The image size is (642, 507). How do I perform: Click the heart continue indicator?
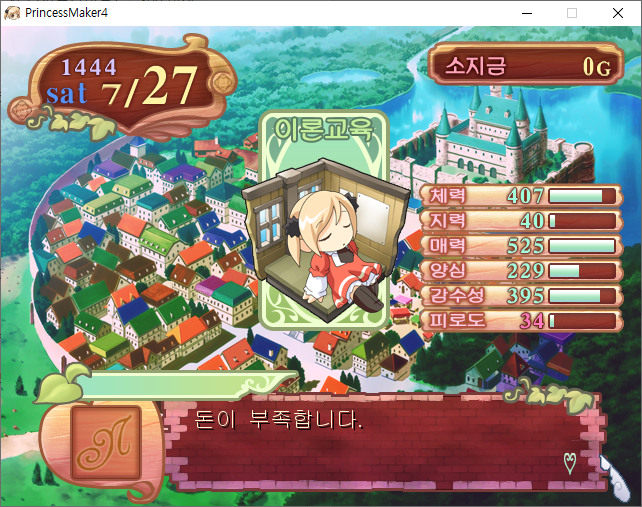[x=571, y=461]
